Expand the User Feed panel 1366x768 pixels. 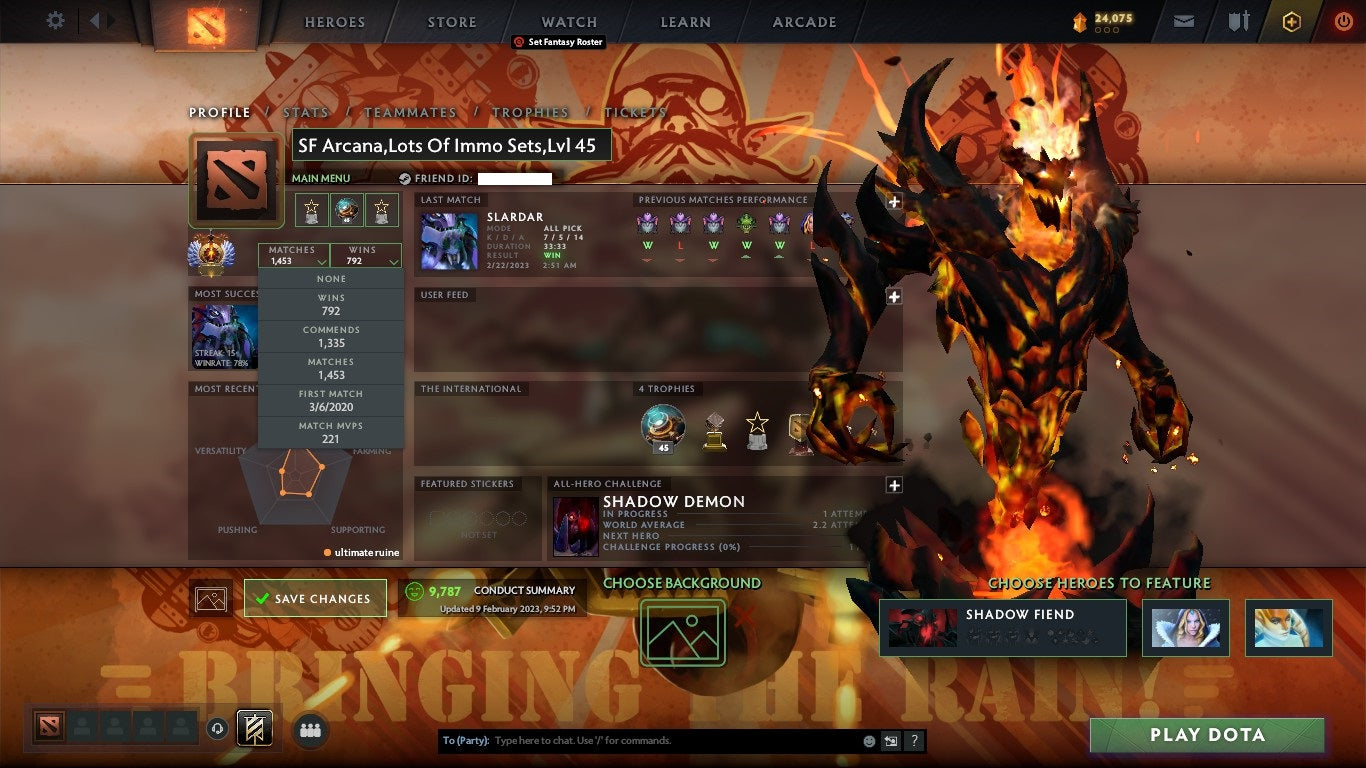pos(893,296)
